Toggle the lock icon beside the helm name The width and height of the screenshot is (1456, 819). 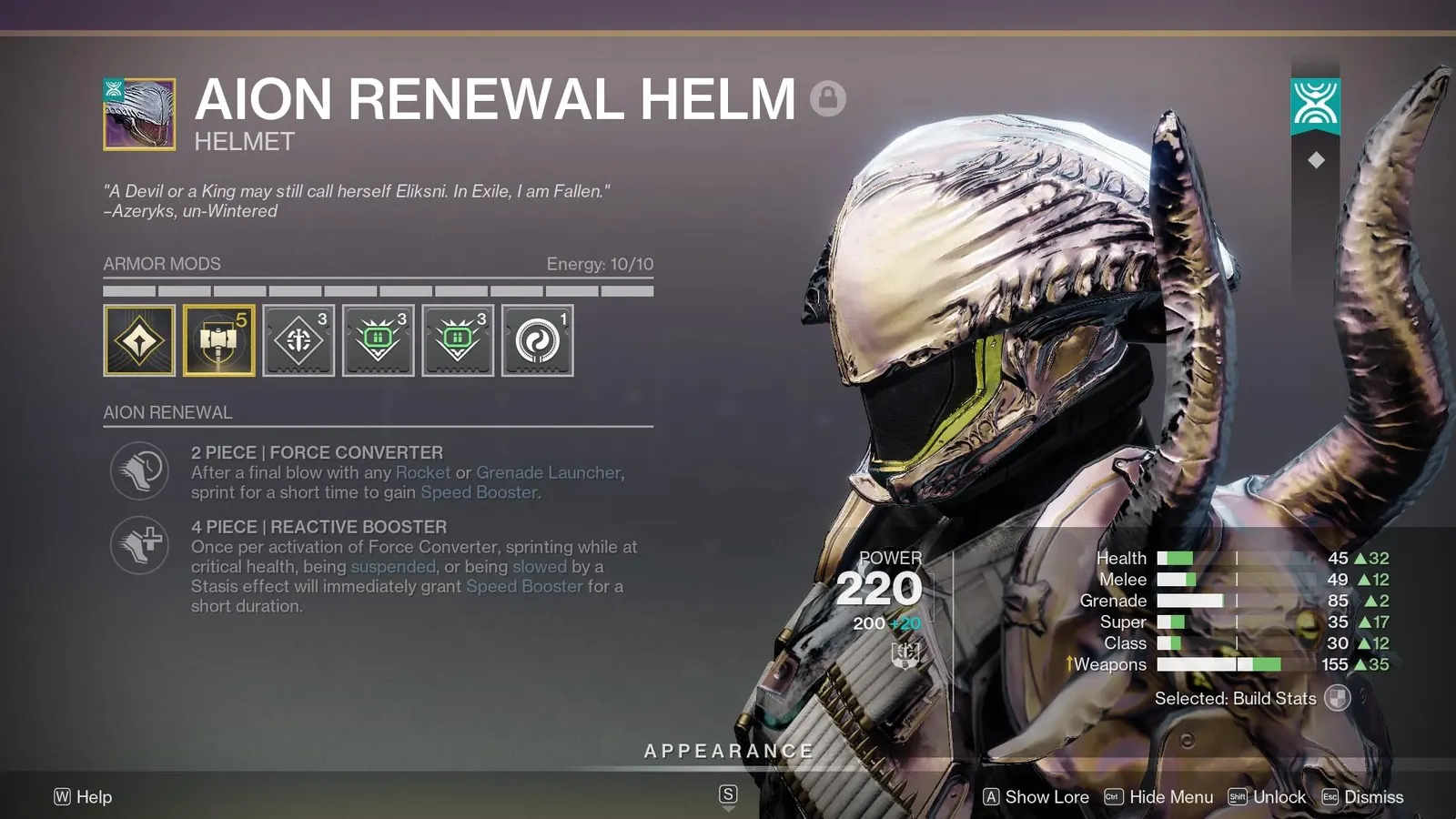point(827,97)
